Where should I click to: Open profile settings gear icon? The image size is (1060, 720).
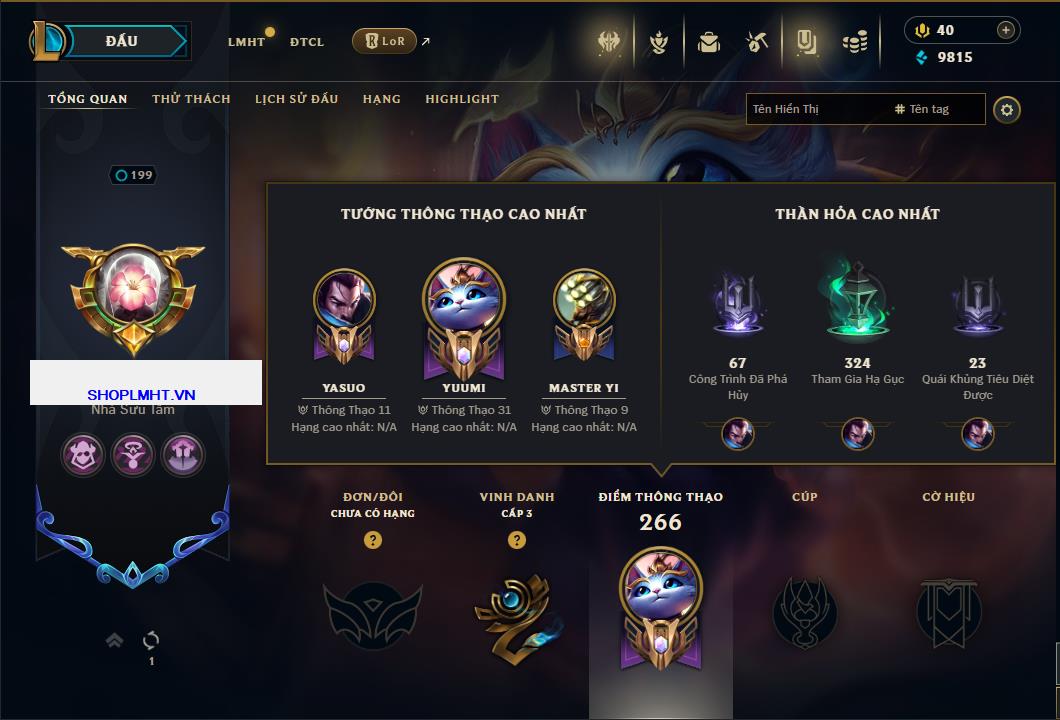click(x=1007, y=109)
